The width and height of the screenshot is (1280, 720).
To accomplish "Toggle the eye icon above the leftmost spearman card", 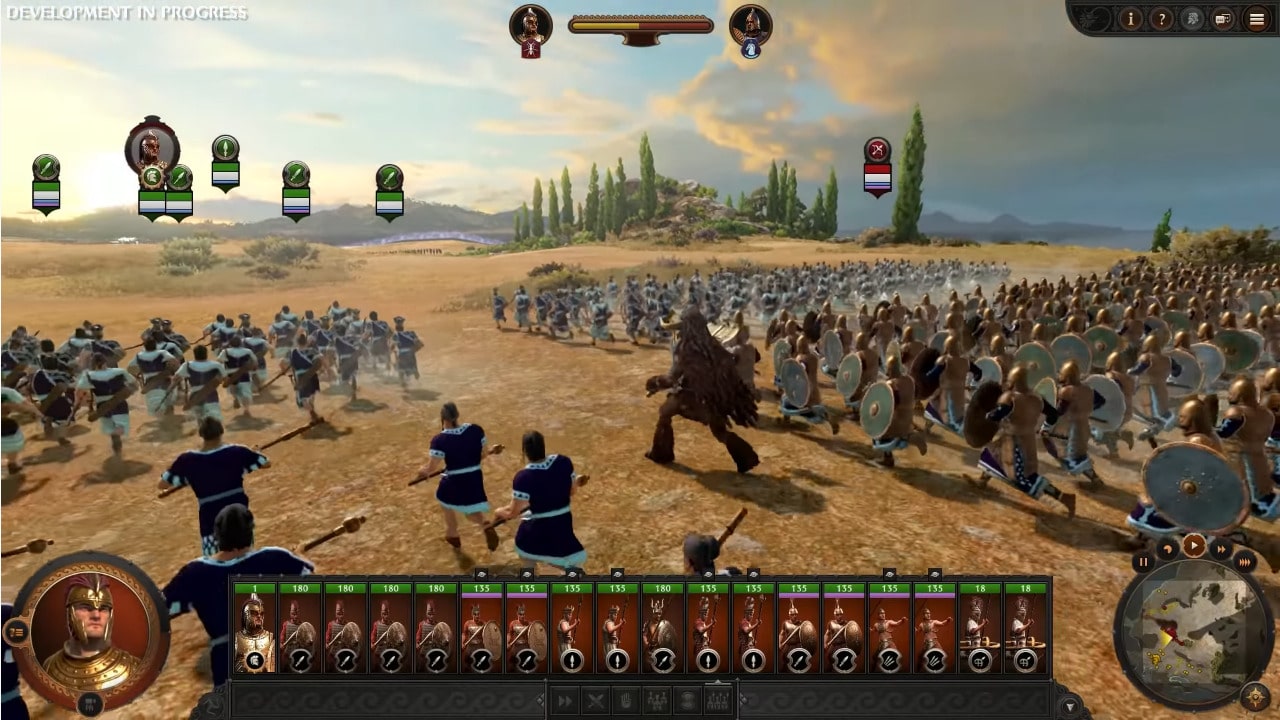I will (x=480, y=575).
